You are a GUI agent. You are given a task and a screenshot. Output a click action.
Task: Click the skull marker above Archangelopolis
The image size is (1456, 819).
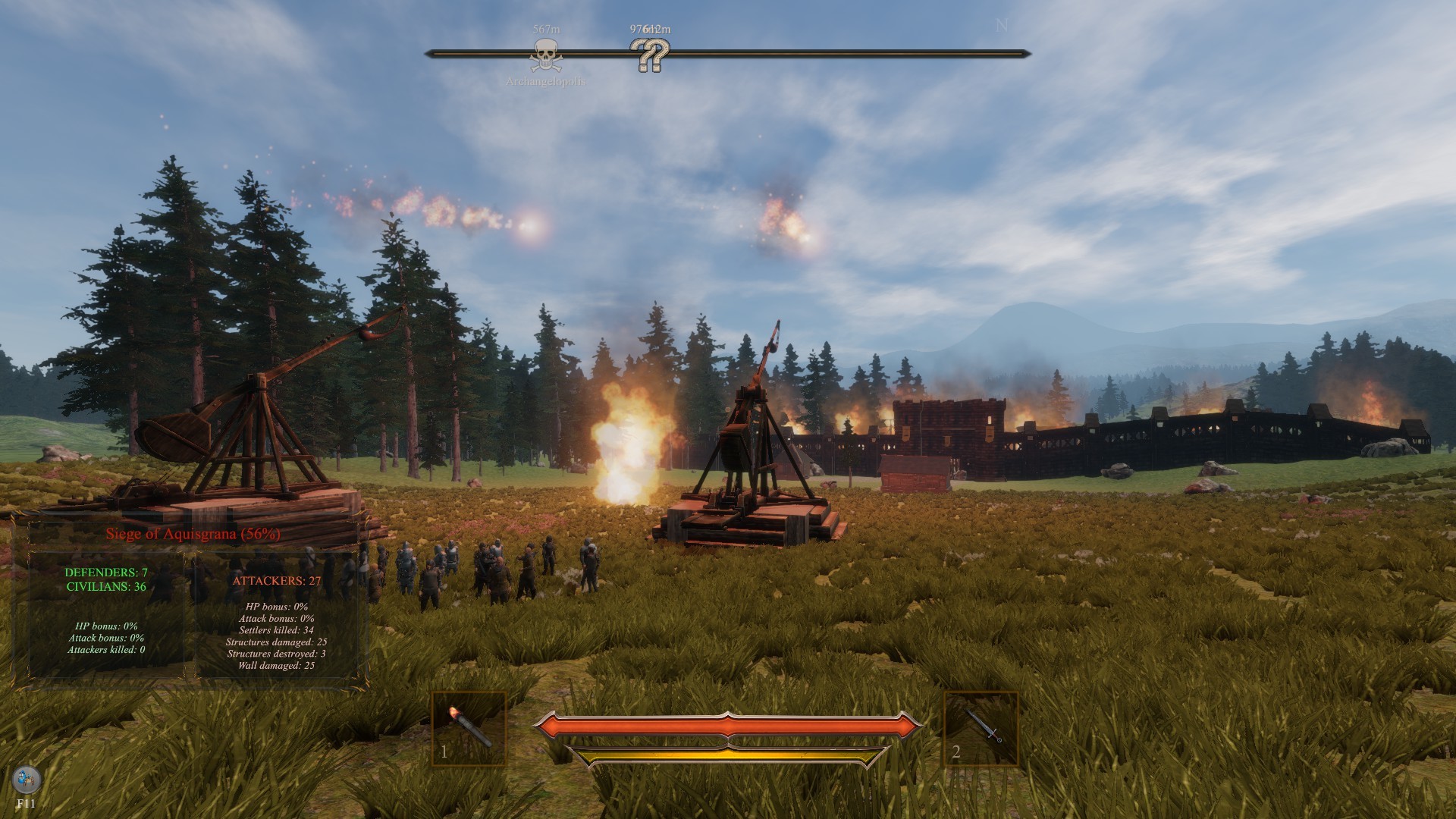[x=544, y=53]
